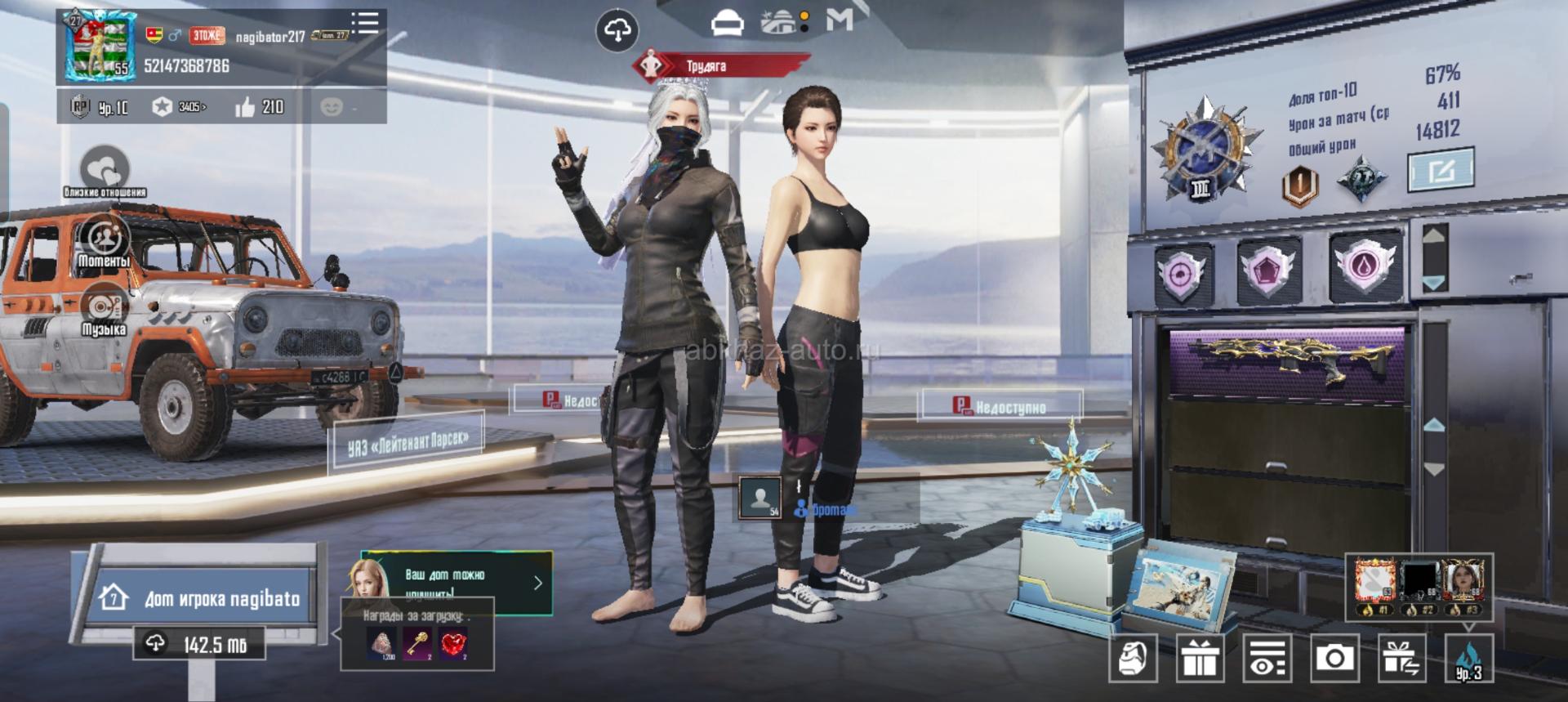Open the camera photo mode button
Image resolution: width=1568 pixels, height=702 pixels.
tap(1334, 657)
